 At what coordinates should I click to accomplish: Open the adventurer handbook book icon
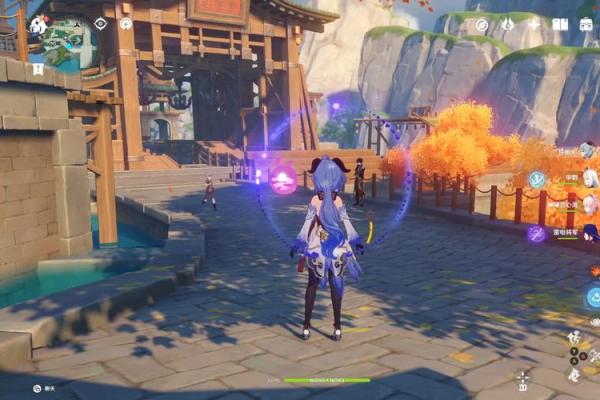pos(560,24)
